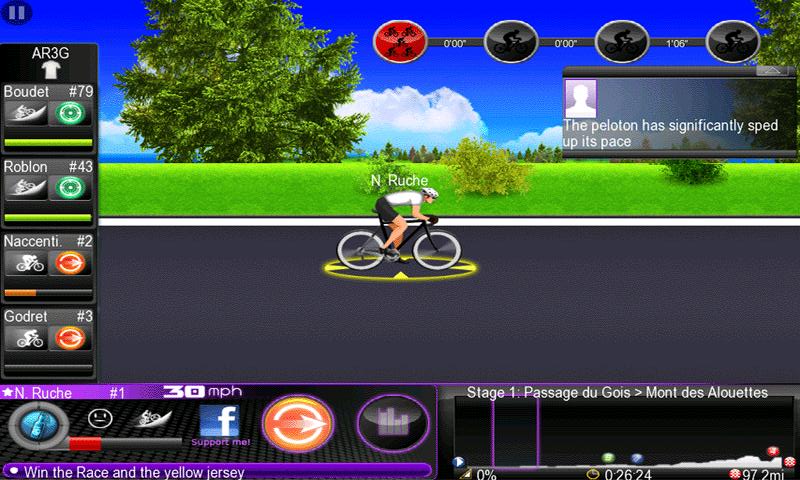The height and width of the screenshot is (480, 800).
Task: Change Roblon's riding stance icon
Action: (x=26, y=188)
